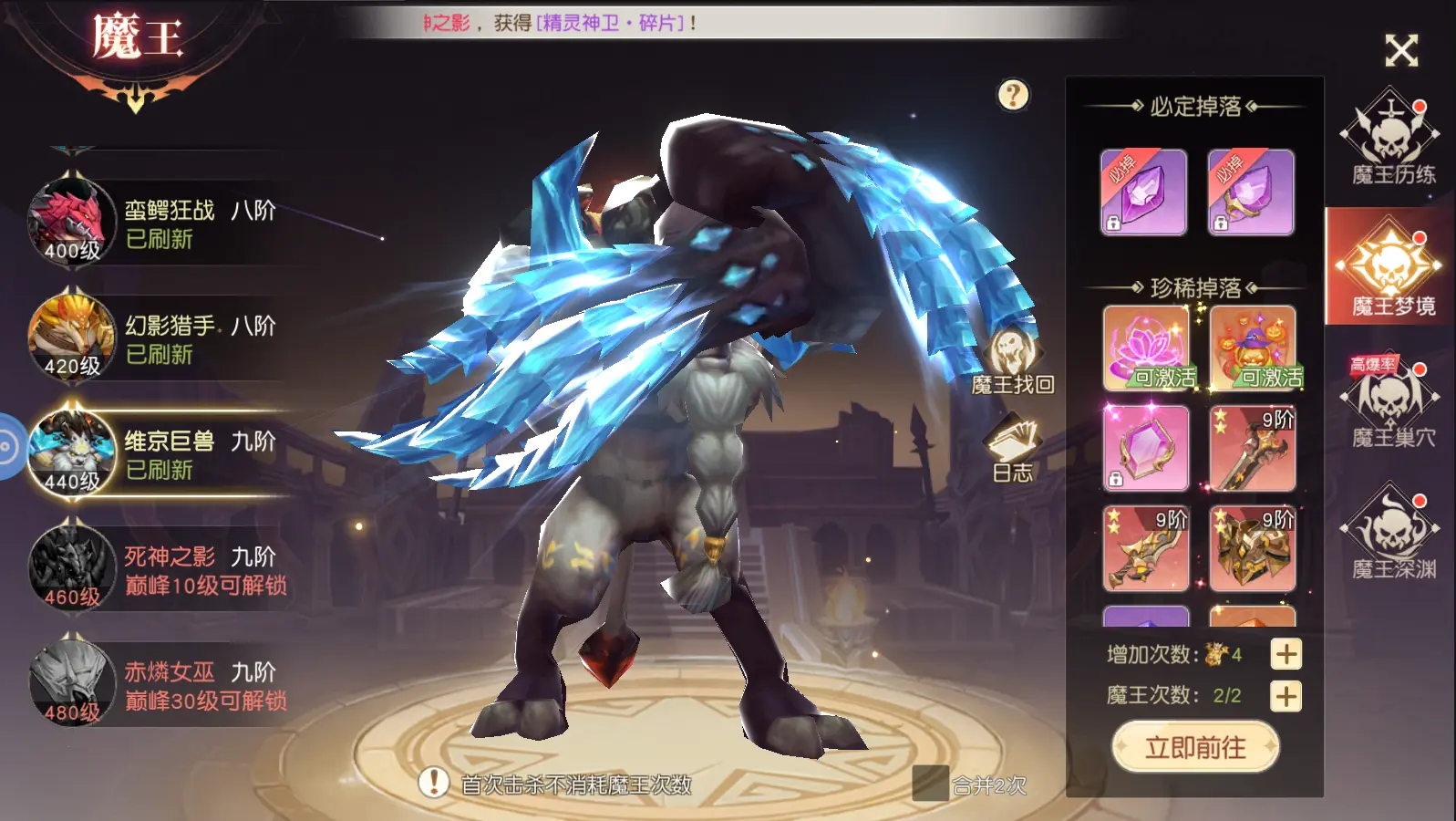The height and width of the screenshot is (821, 1456).
Task: Open the 日志 log book
Action: 1013,449
